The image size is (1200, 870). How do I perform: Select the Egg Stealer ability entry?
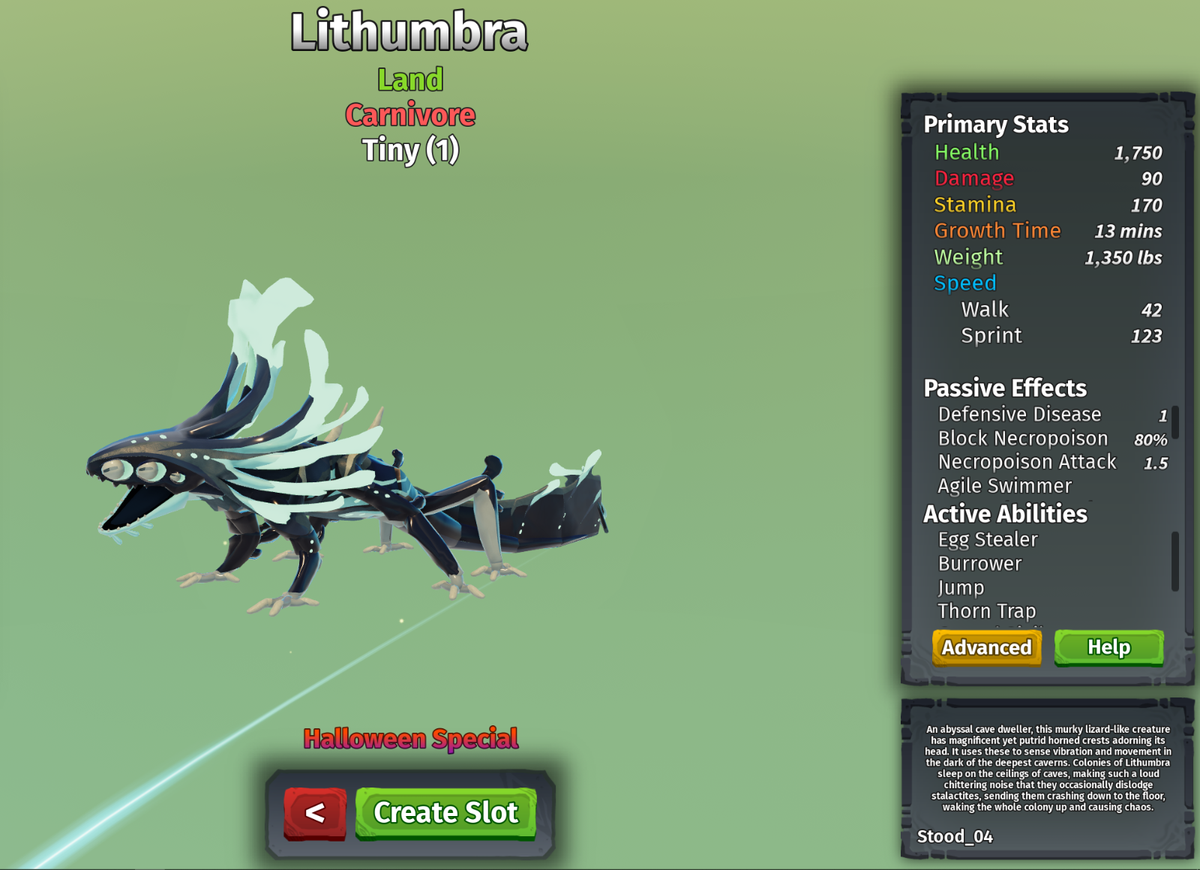click(x=988, y=540)
